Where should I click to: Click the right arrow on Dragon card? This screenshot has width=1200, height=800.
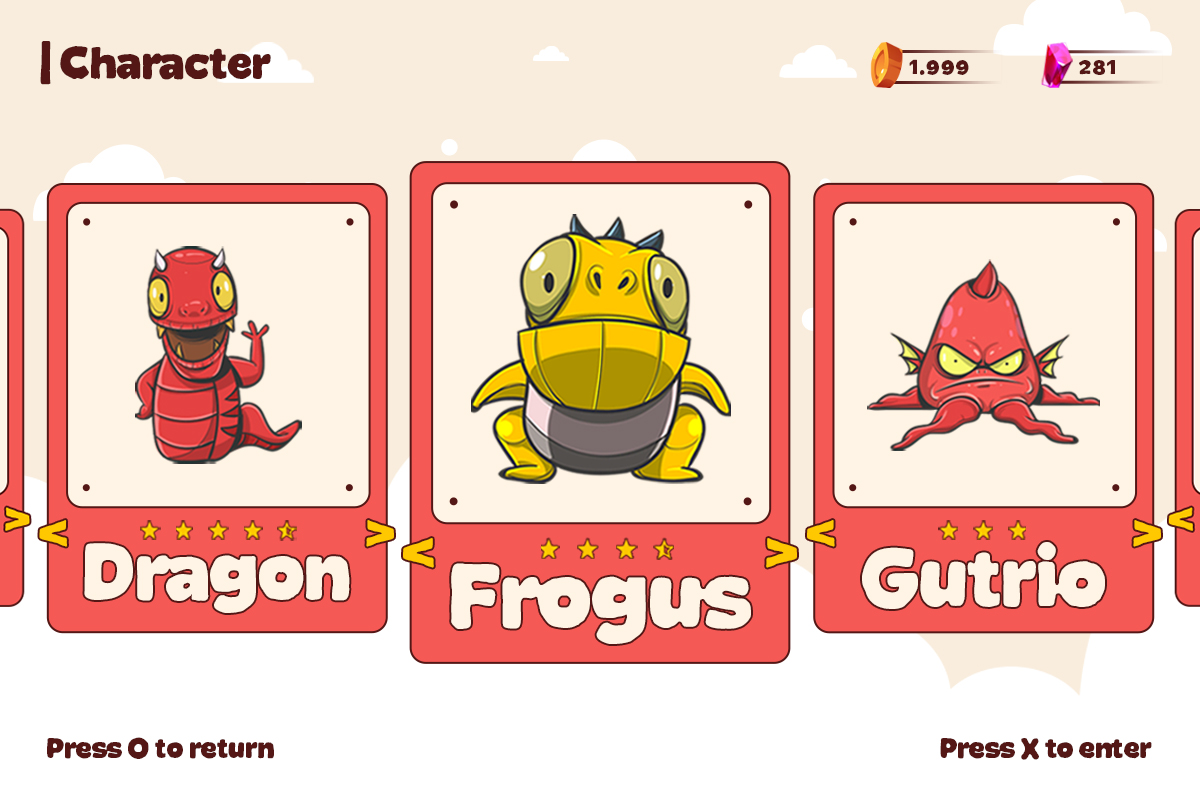pos(380,534)
